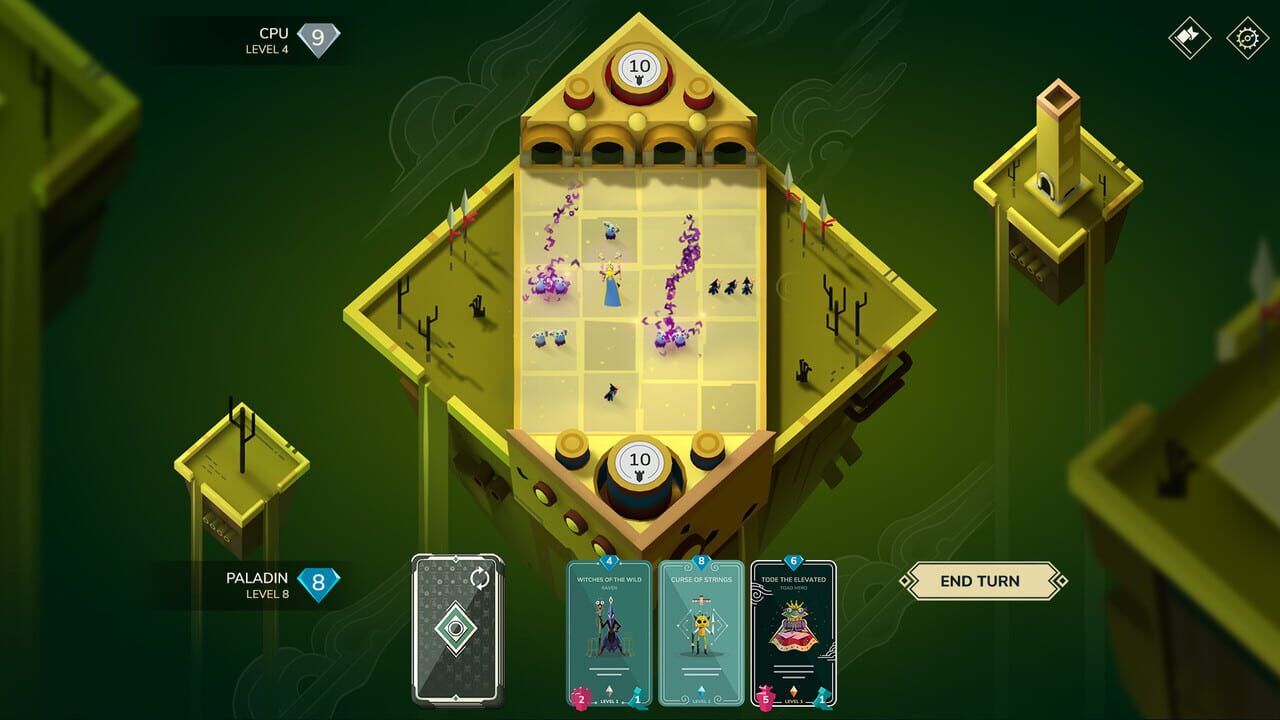Click the enemy base health counter showing 10
The width and height of the screenshot is (1280, 720).
coord(639,68)
